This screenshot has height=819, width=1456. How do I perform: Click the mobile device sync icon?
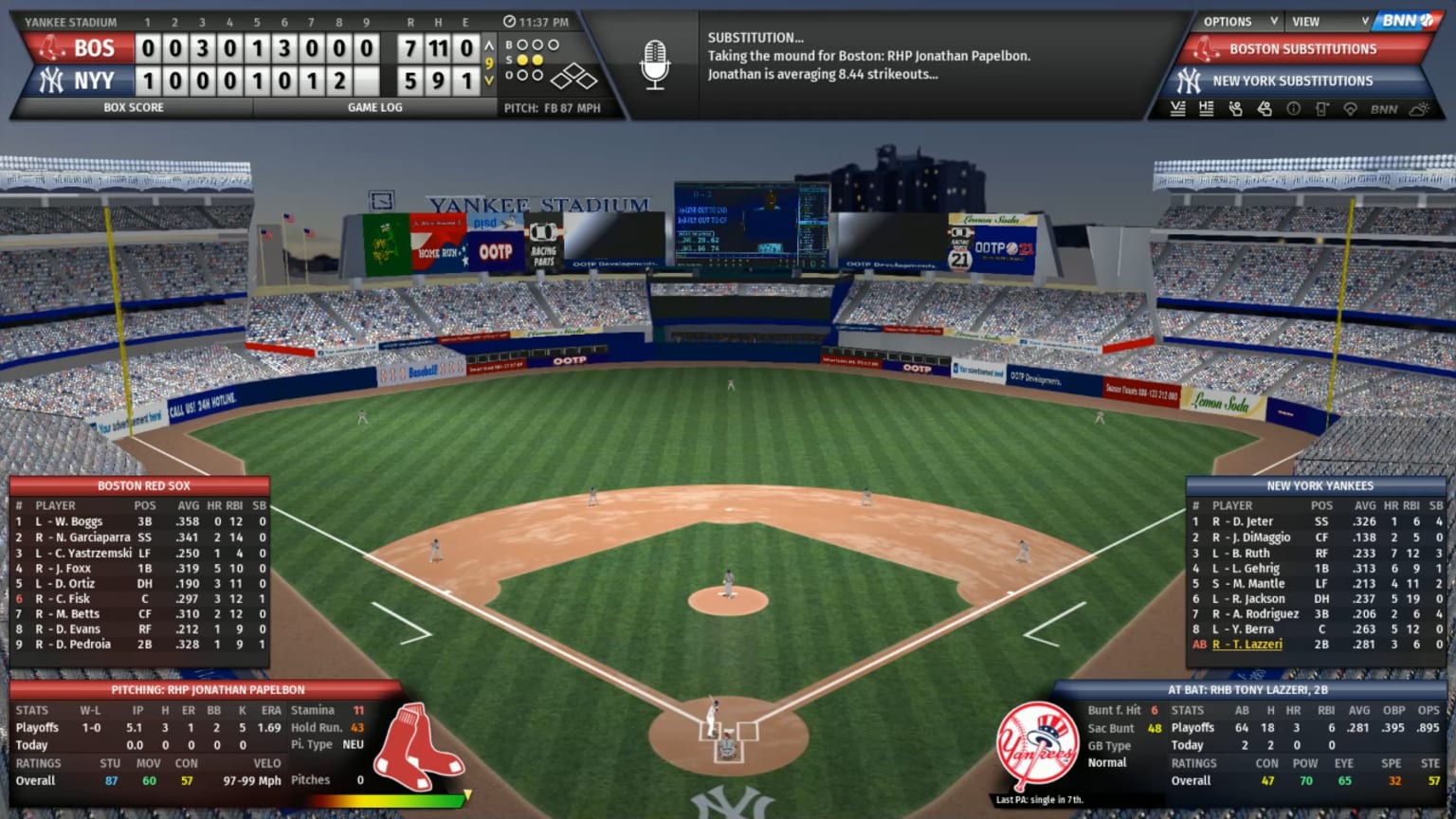[1320, 109]
